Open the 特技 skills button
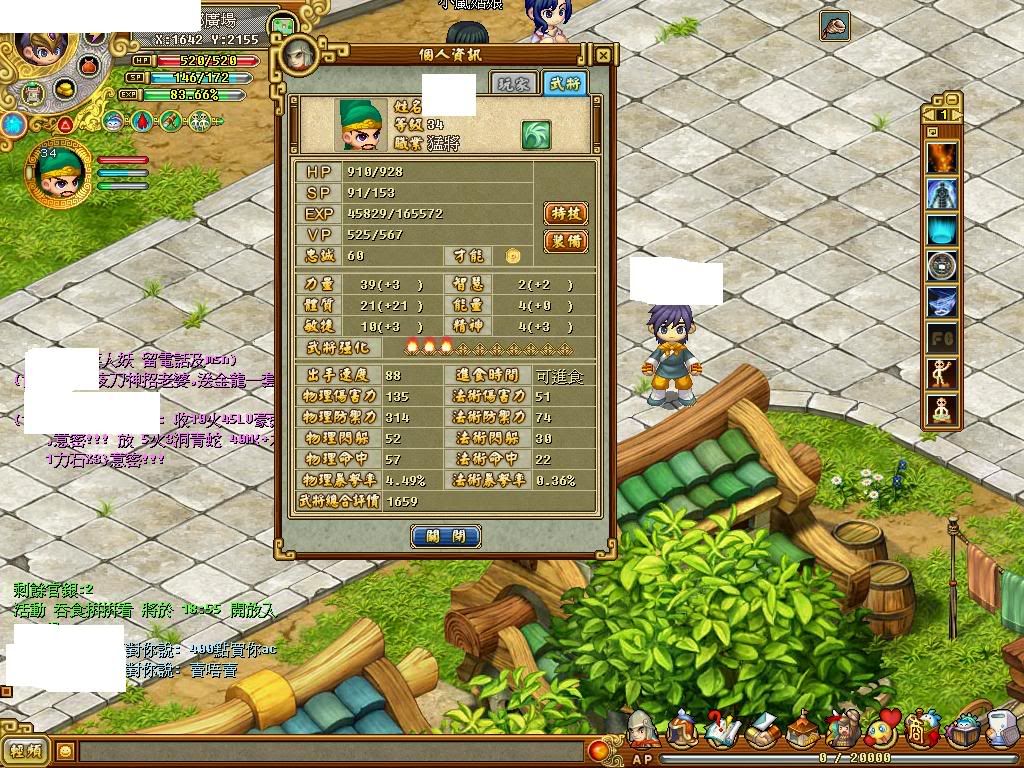Viewport: 1024px width, 768px height. tap(565, 213)
